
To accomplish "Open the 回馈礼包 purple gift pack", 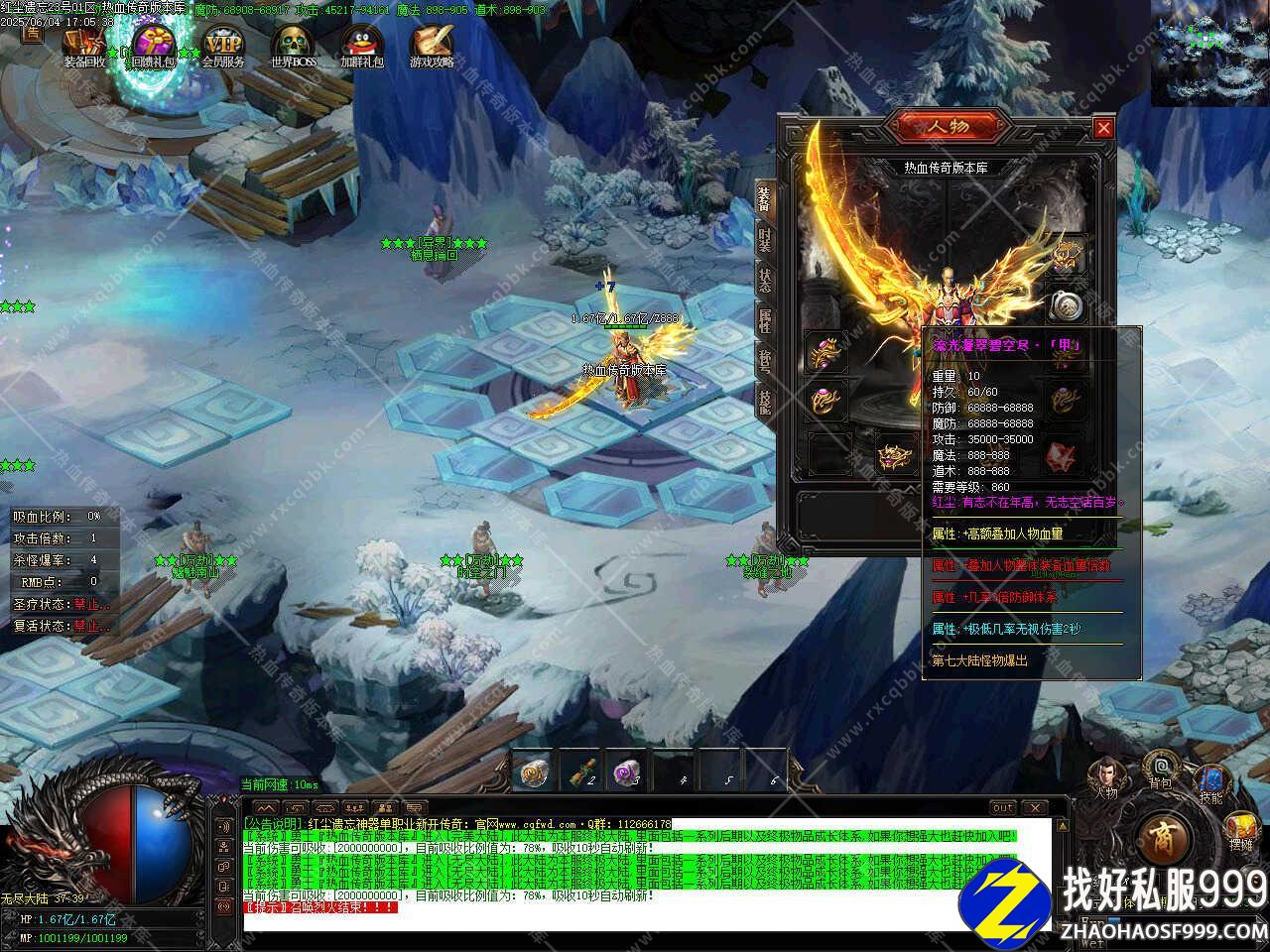I will pos(154,44).
